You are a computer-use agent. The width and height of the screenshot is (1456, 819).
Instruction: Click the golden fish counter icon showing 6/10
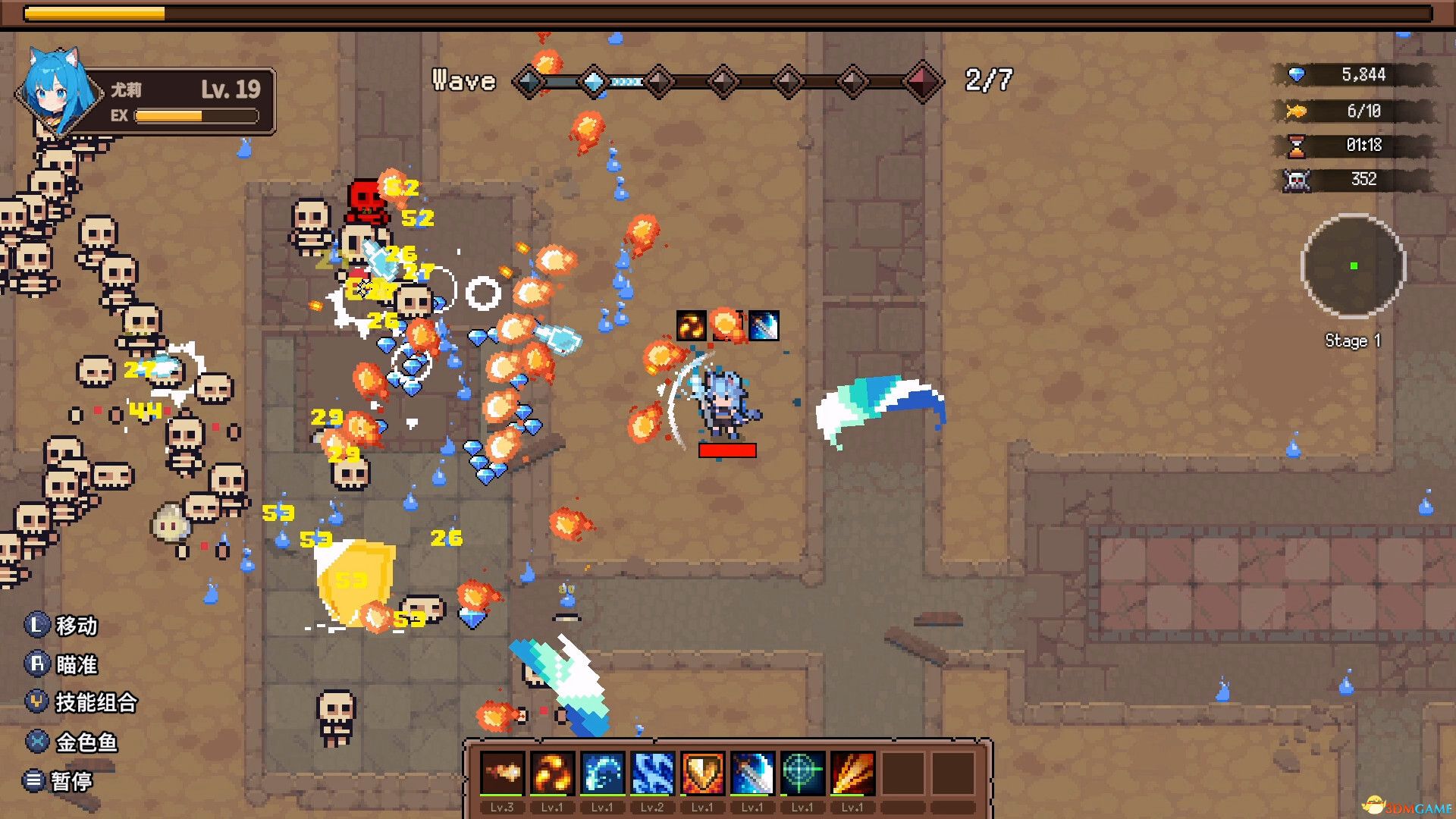tap(1298, 111)
